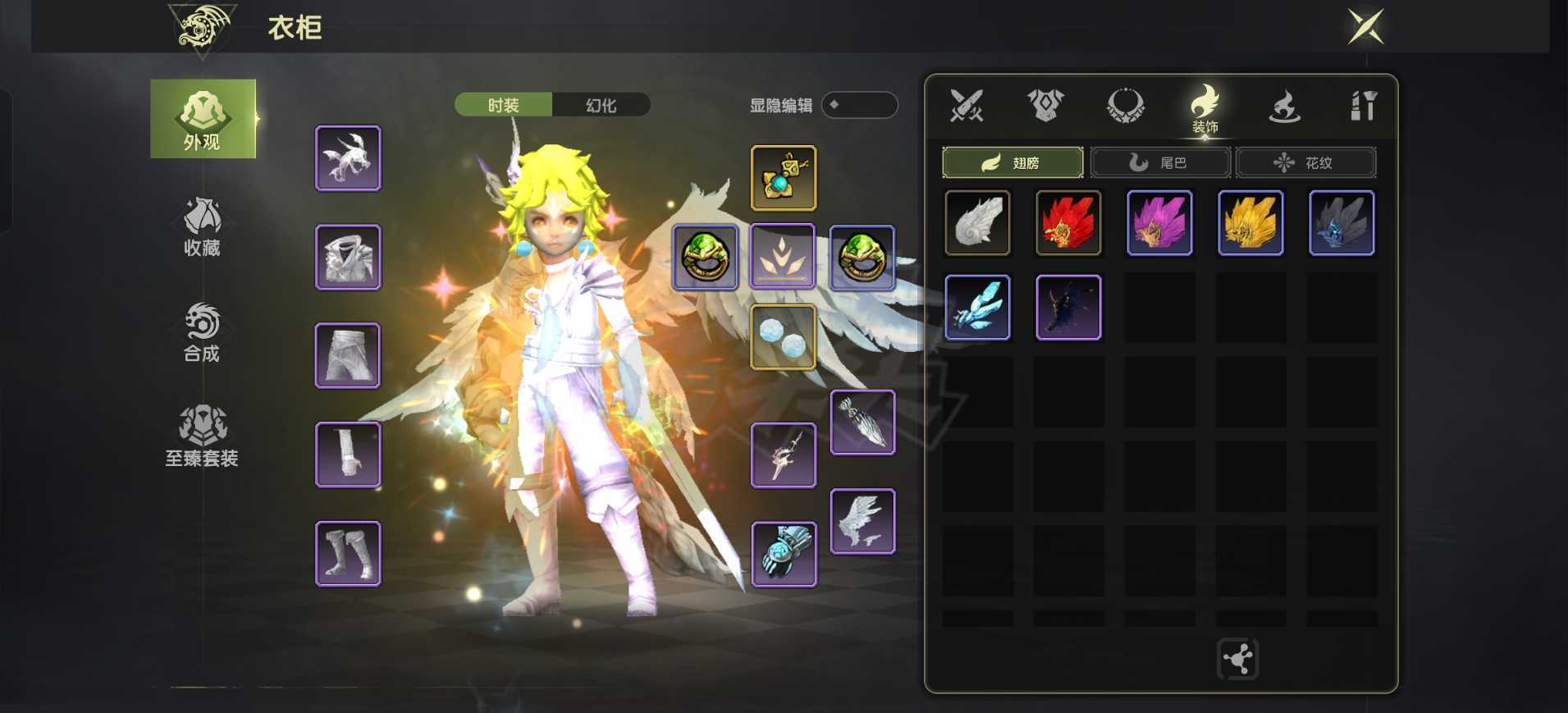Close the wardrobe screen
Viewport: 1568px width, 713px height.
click(1365, 26)
